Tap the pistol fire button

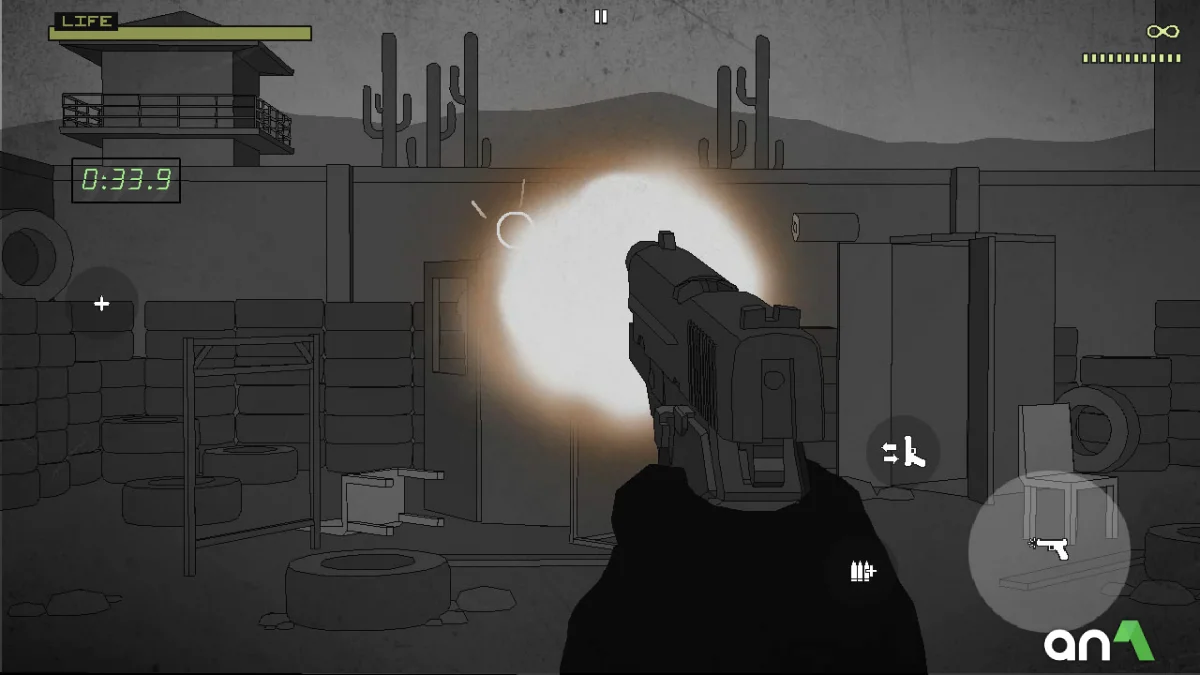[x=1049, y=550]
